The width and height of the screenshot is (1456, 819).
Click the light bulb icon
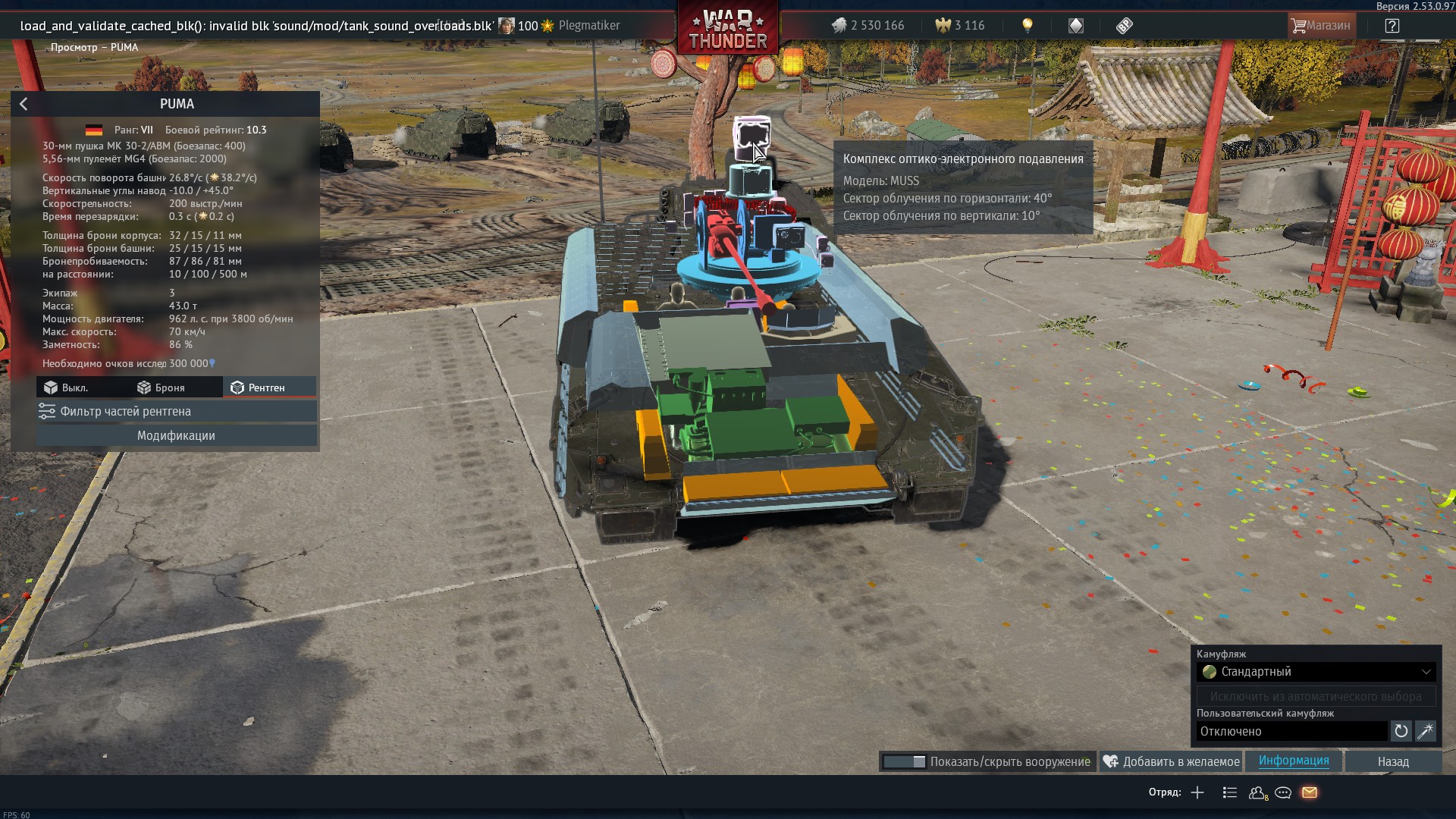click(x=1028, y=26)
